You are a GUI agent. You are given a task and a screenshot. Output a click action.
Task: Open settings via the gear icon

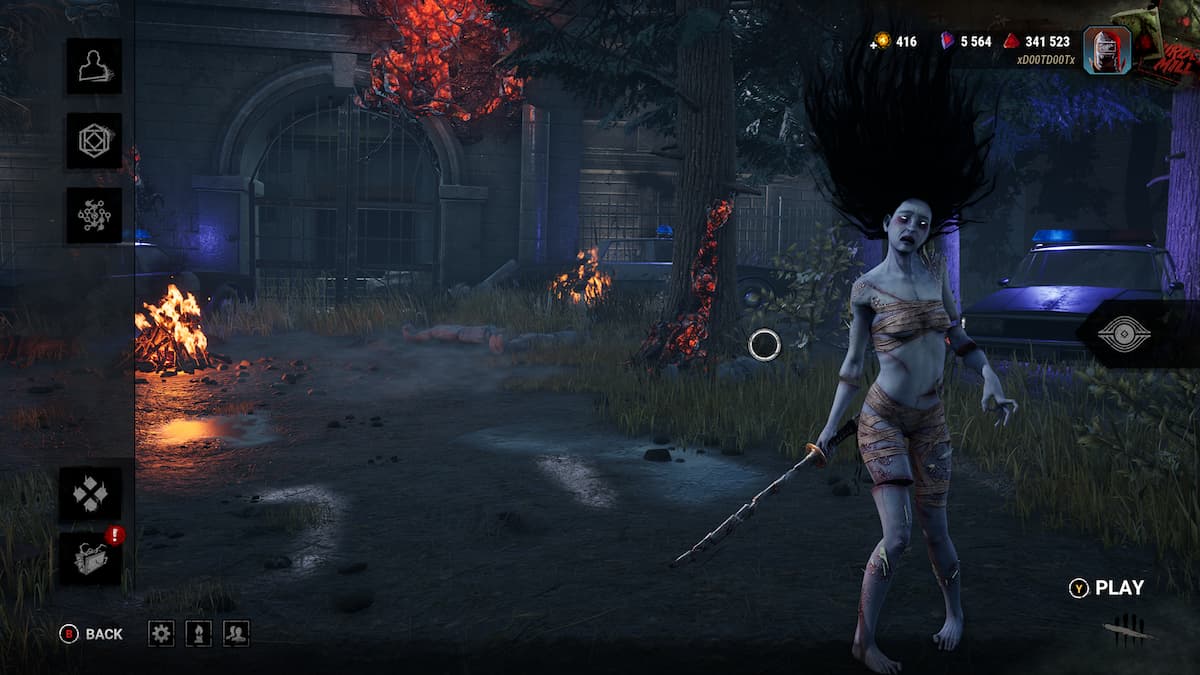(161, 633)
